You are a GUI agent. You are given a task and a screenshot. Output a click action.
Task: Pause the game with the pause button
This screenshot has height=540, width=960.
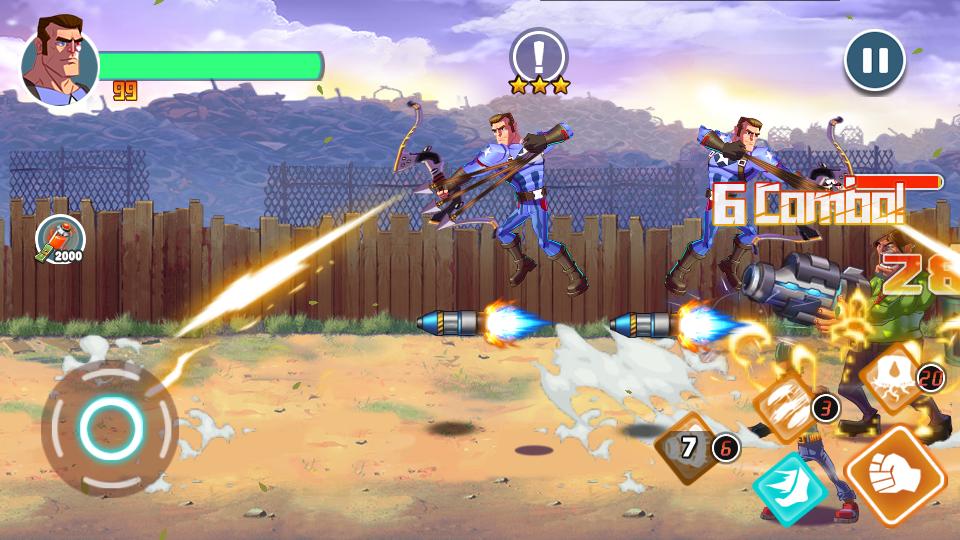point(875,61)
